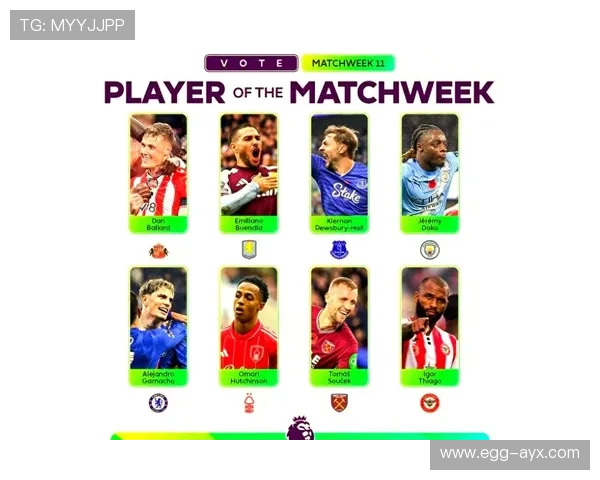Screen dimensions: 600x480
Task: Select the Everton club badge
Action: pos(339,250)
